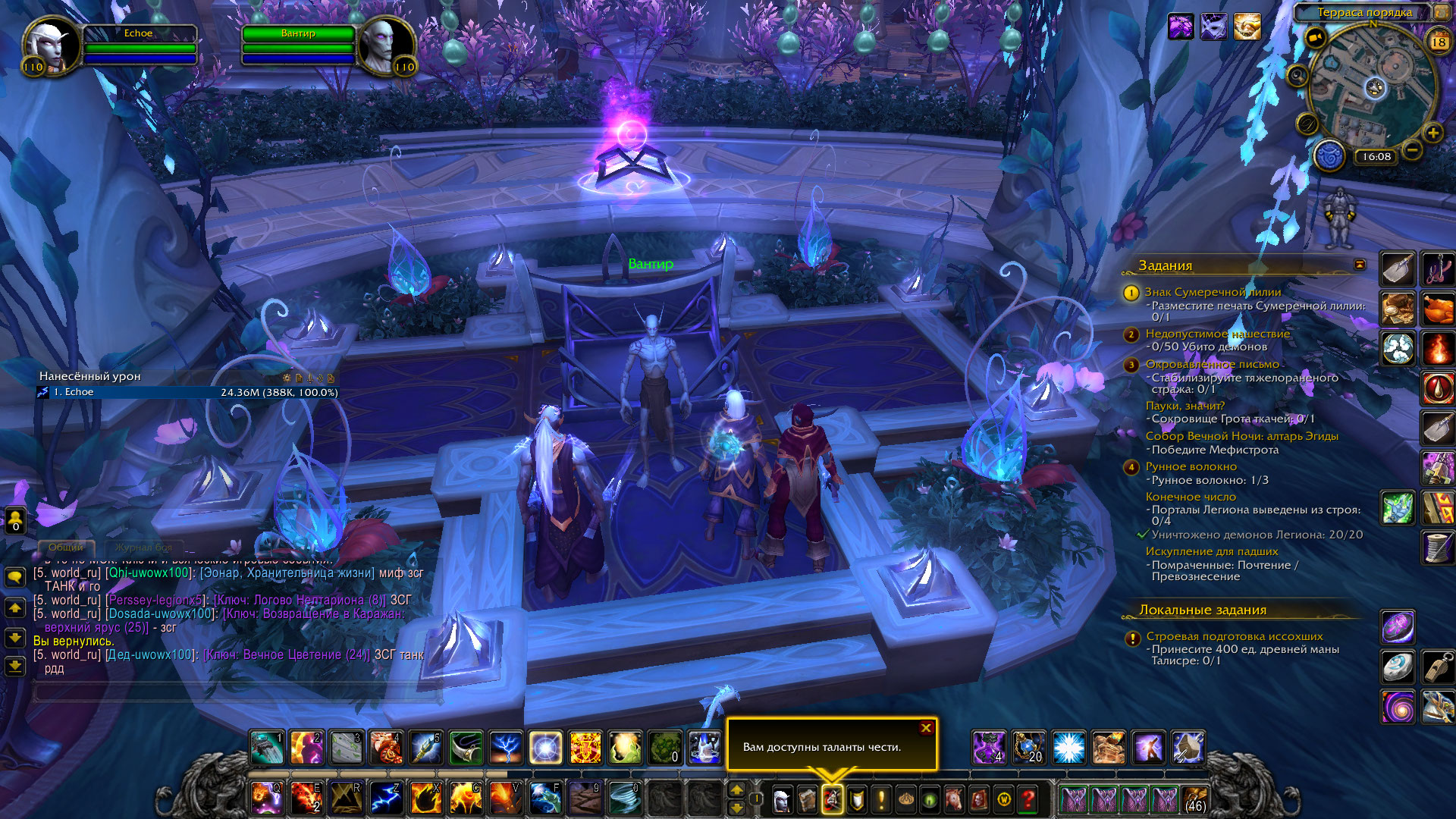Viewport: 1456px width, 819px height.
Task: Open the calendar showing day 18
Action: click(1439, 42)
